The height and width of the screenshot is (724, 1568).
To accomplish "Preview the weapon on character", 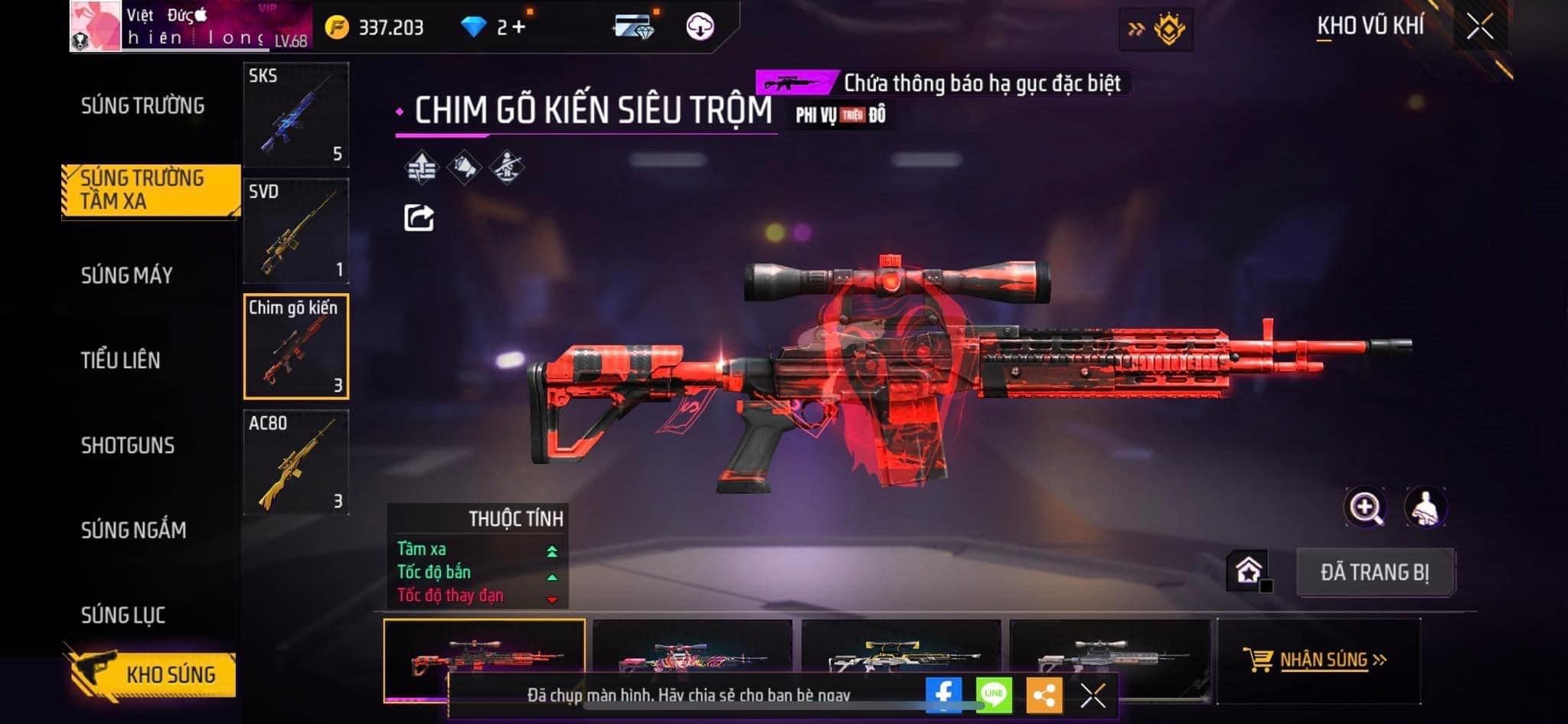I will tap(1425, 507).
